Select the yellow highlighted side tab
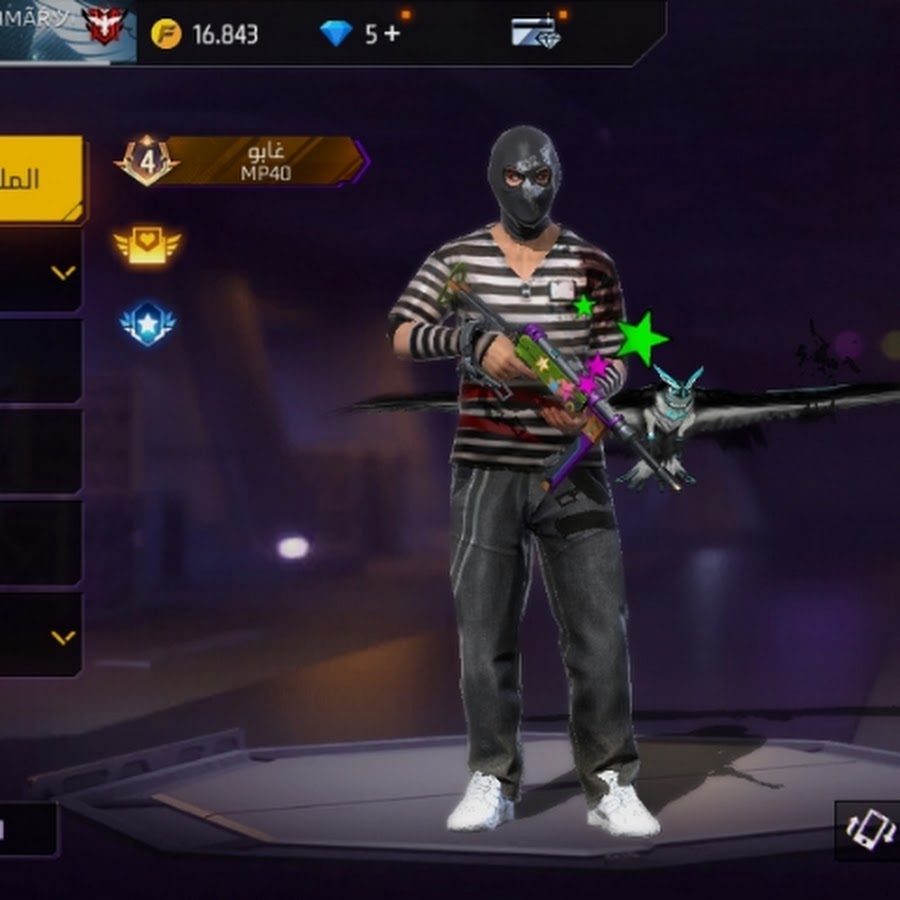The image size is (900, 900). (x=40, y=179)
